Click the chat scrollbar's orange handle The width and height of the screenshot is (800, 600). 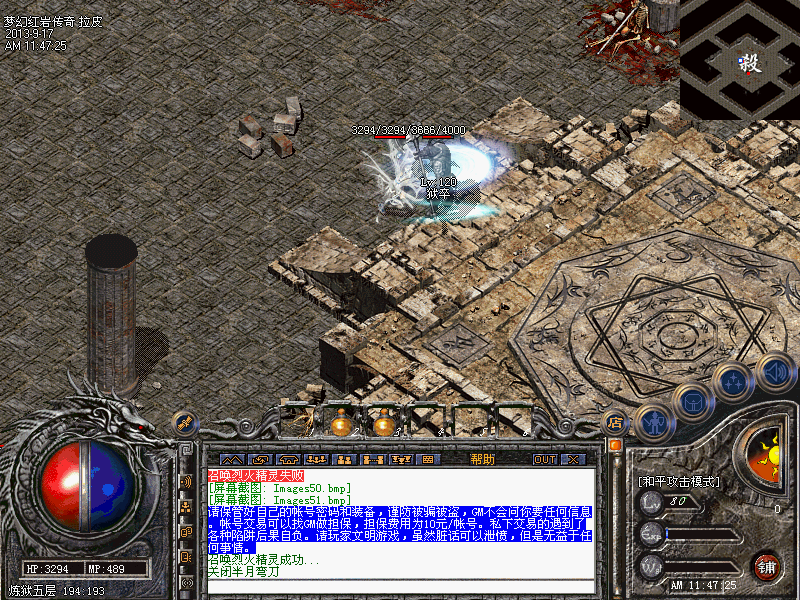615,445
